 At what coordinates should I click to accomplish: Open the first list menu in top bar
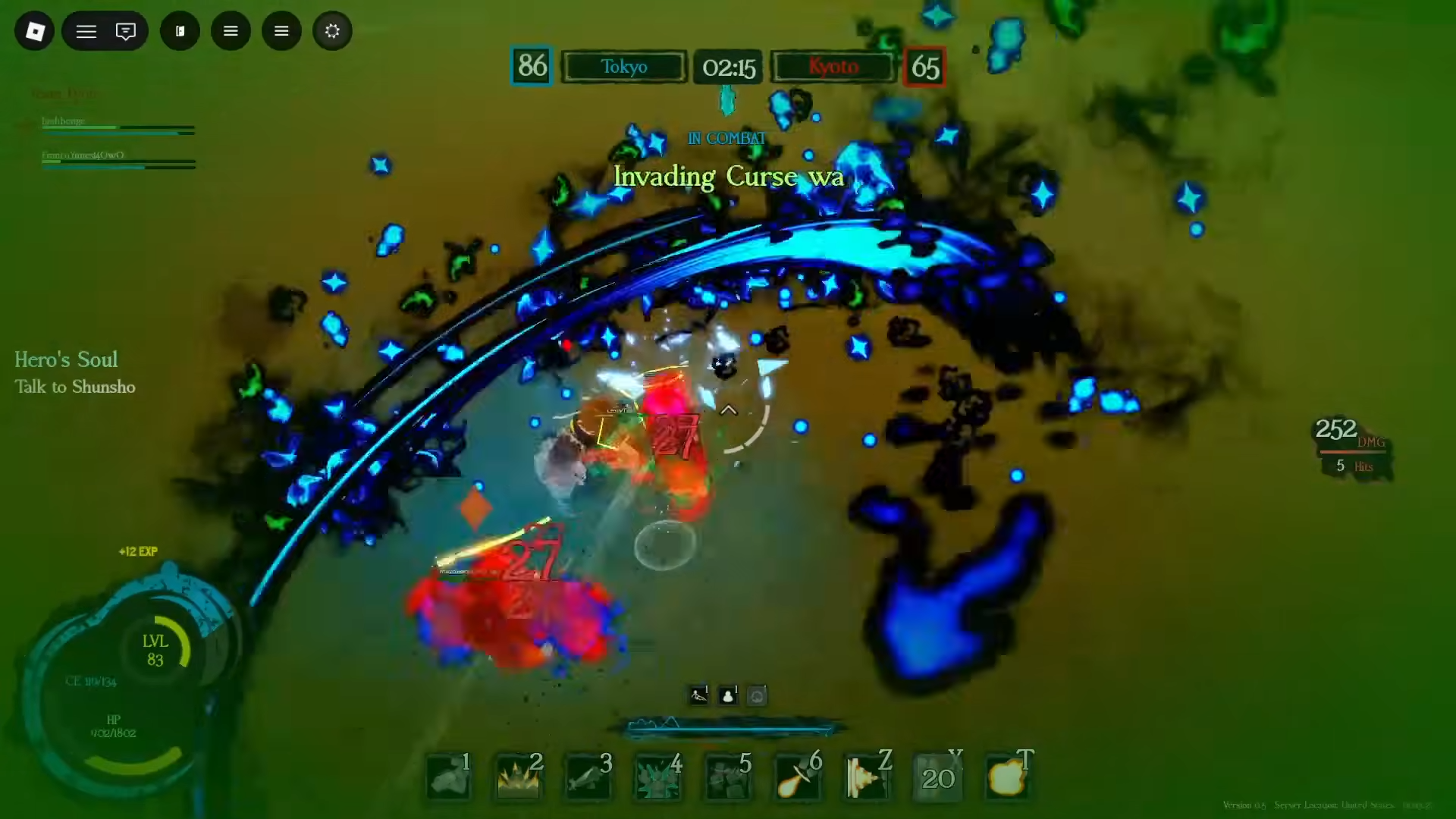(x=231, y=31)
